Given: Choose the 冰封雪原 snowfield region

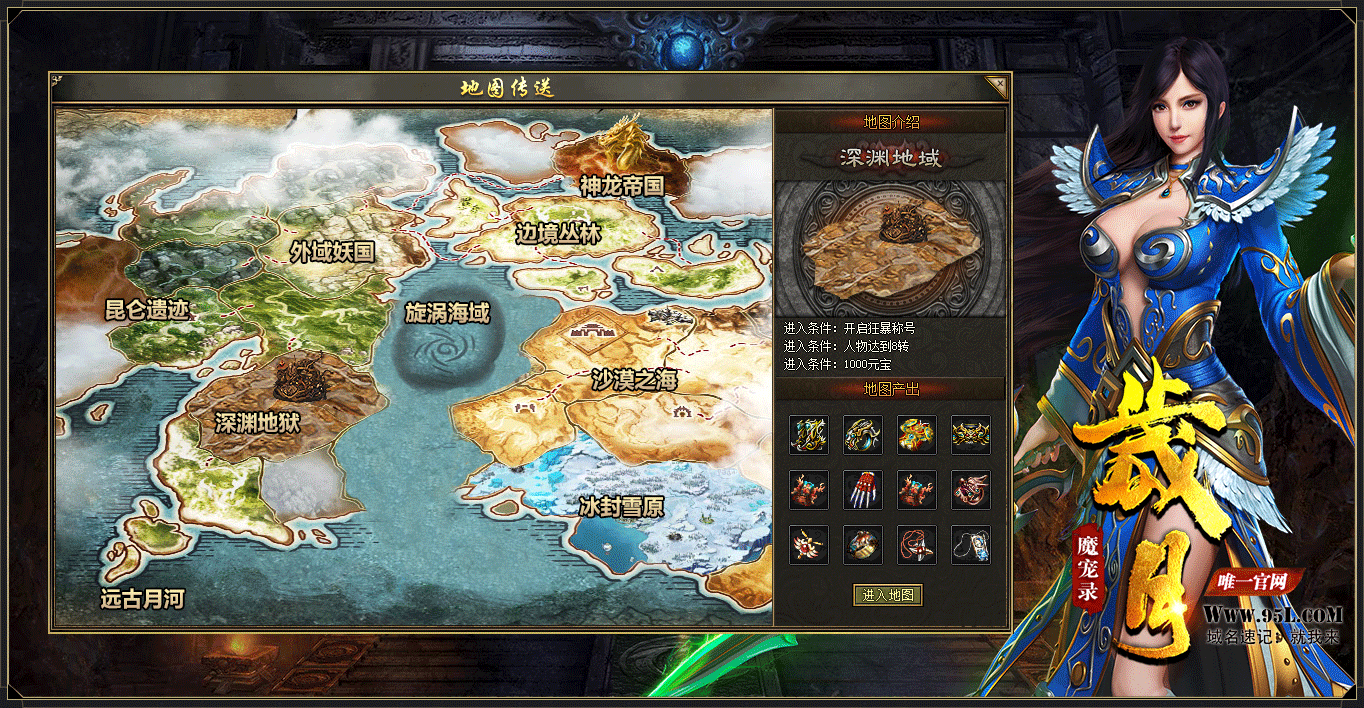Looking at the screenshot, I should pyautogui.click(x=621, y=506).
